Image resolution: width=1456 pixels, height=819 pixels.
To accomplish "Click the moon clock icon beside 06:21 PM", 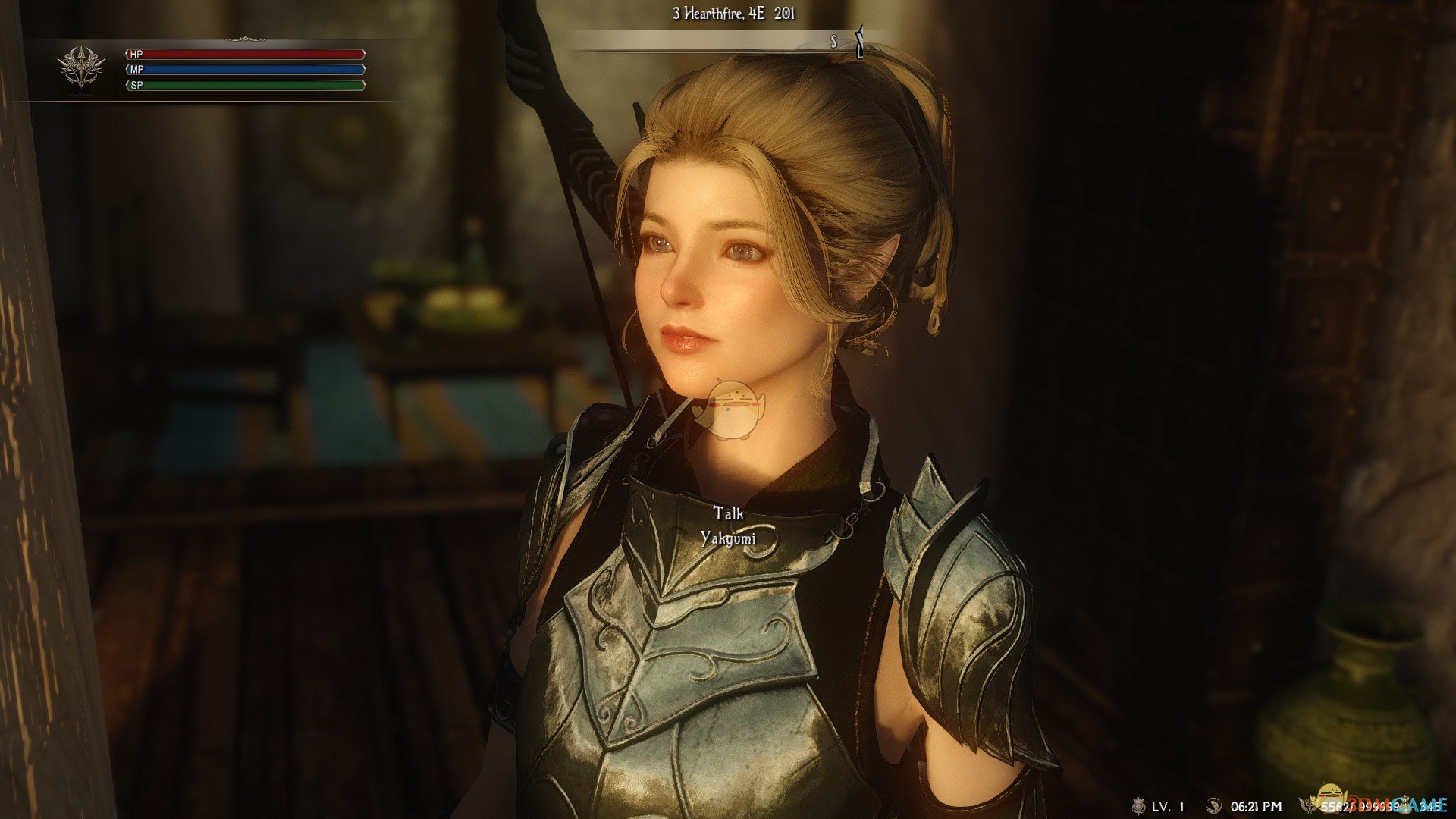I will pos(1214,806).
